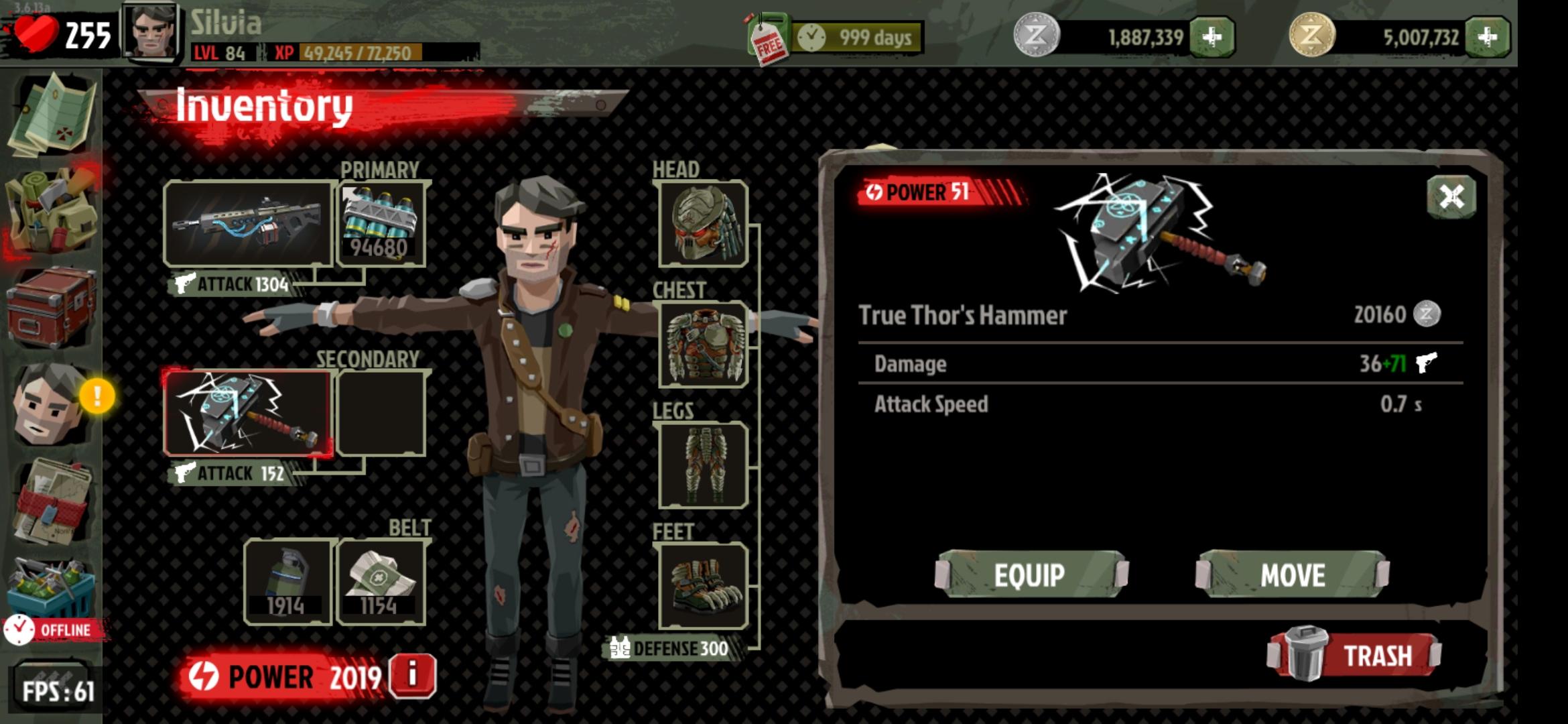The image size is (1568, 724).
Task: Open the map from the sidebar
Action: (x=52, y=115)
